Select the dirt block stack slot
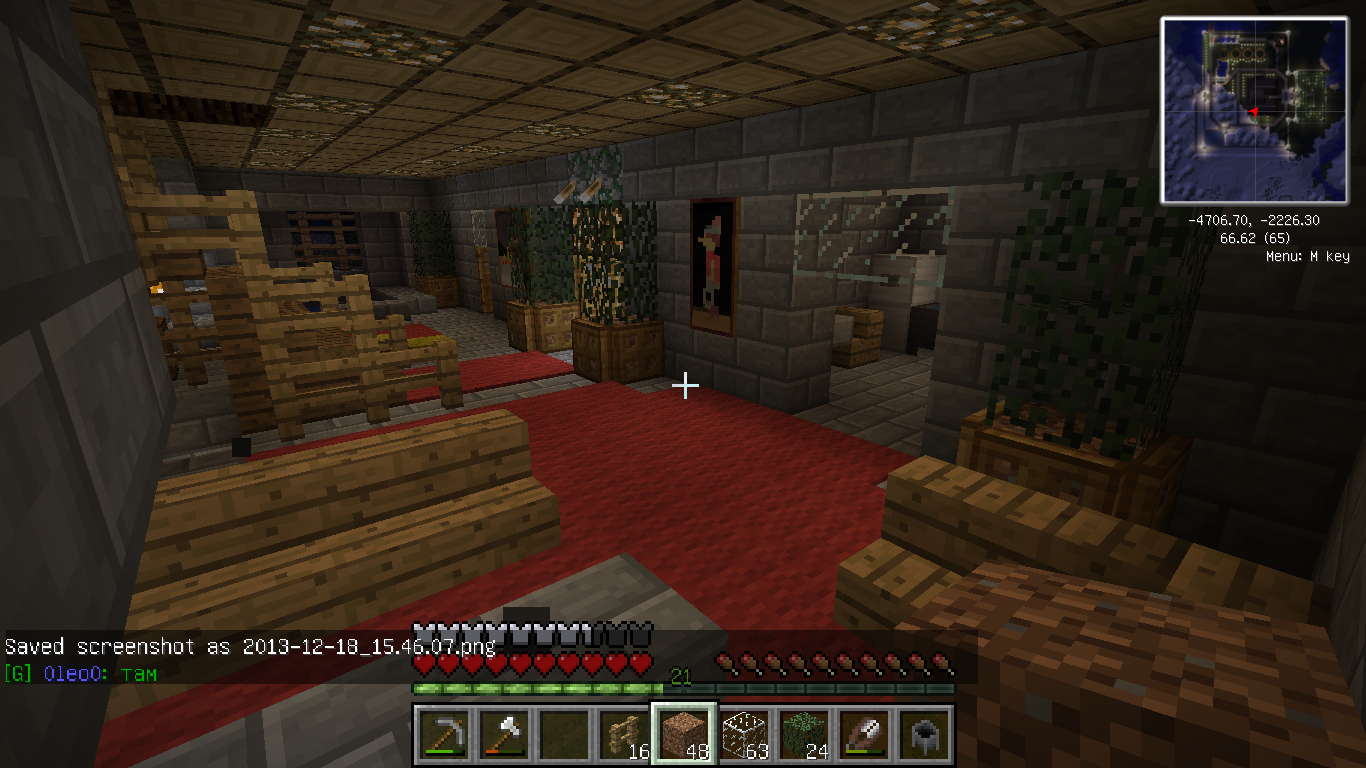1366x768 pixels. (x=684, y=735)
